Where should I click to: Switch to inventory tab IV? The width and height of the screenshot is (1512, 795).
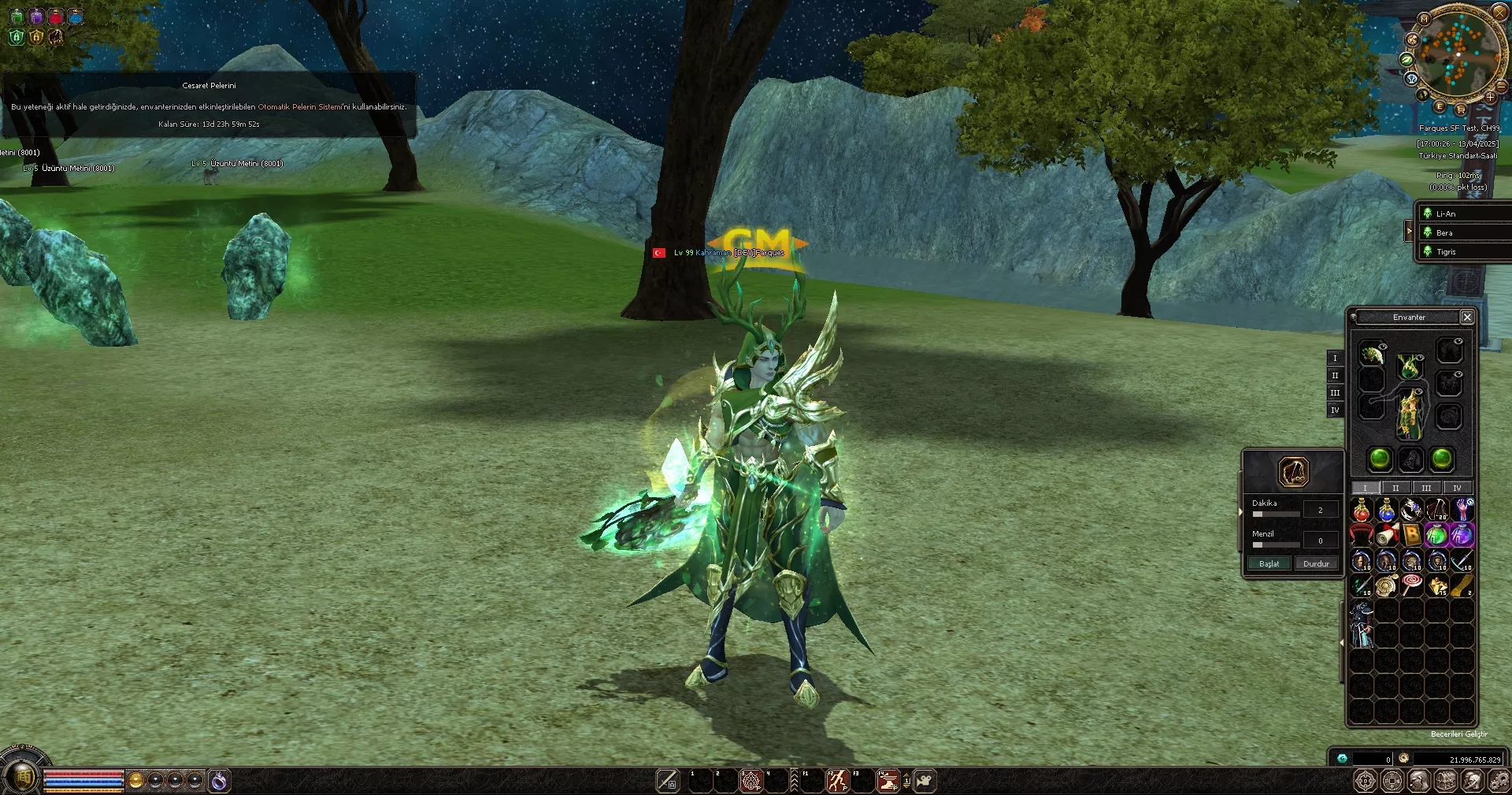pyautogui.click(x=1458, y=489)
